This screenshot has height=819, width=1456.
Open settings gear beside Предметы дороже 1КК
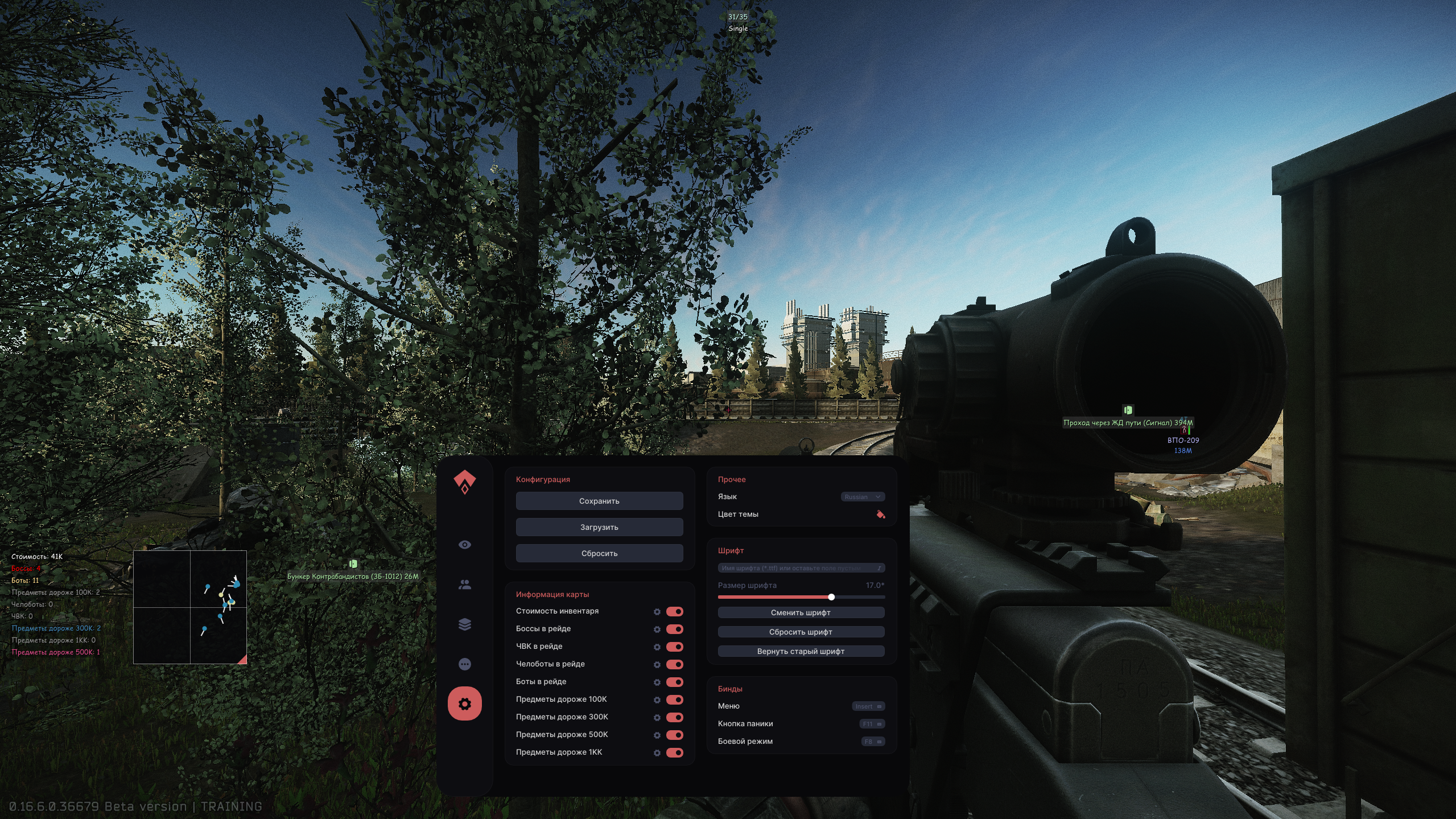tap(658, 753)
